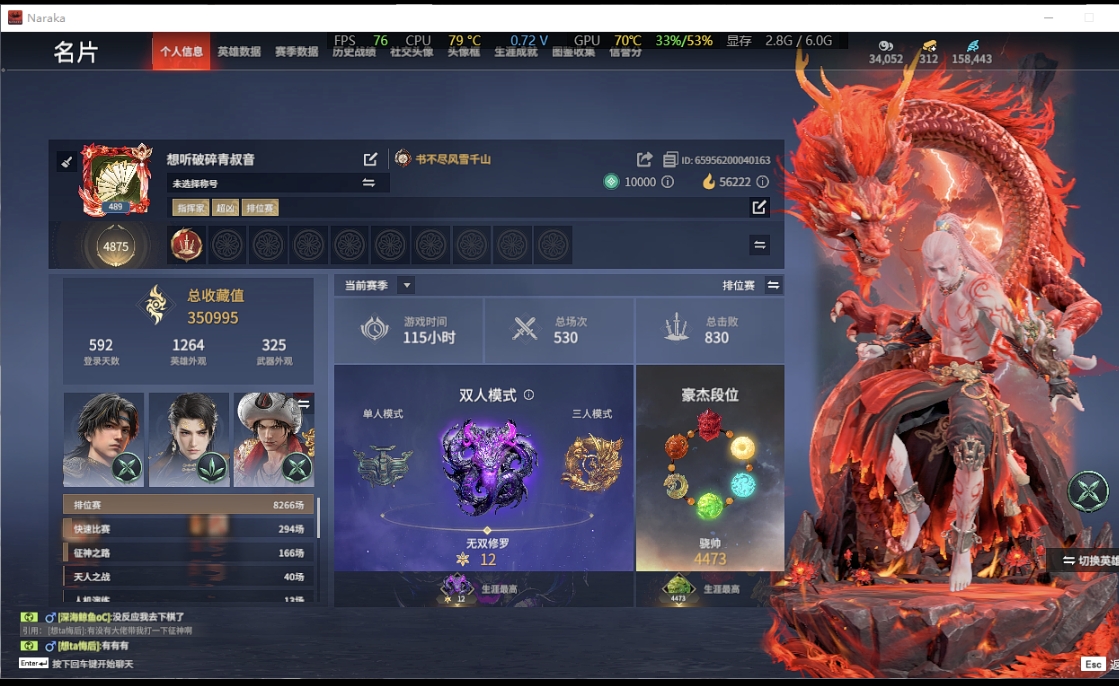
Task: Select the red sword badge slot
Action: click(x=186, y=245)
